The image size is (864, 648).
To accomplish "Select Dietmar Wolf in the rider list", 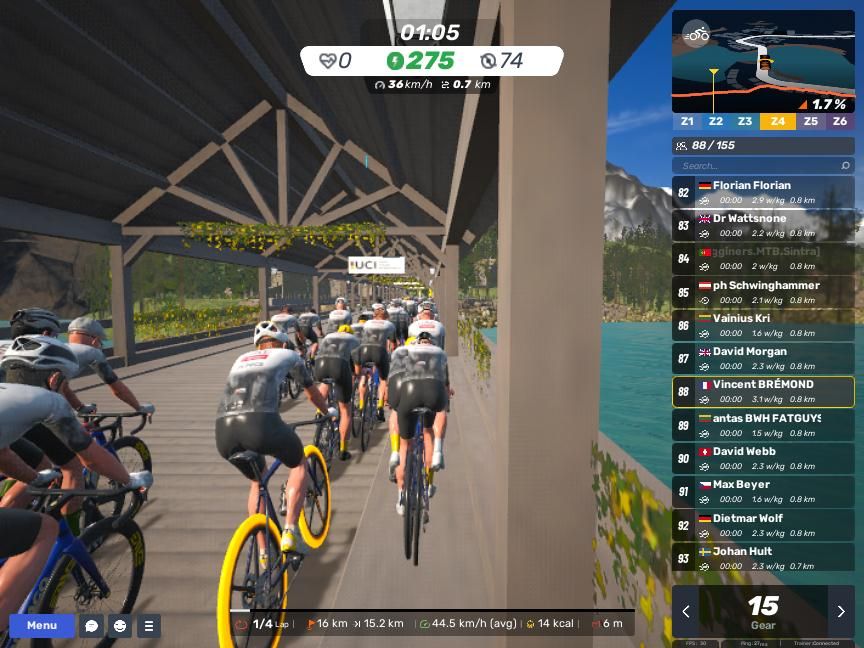I will pyautogui.click(x=763, y=525).
